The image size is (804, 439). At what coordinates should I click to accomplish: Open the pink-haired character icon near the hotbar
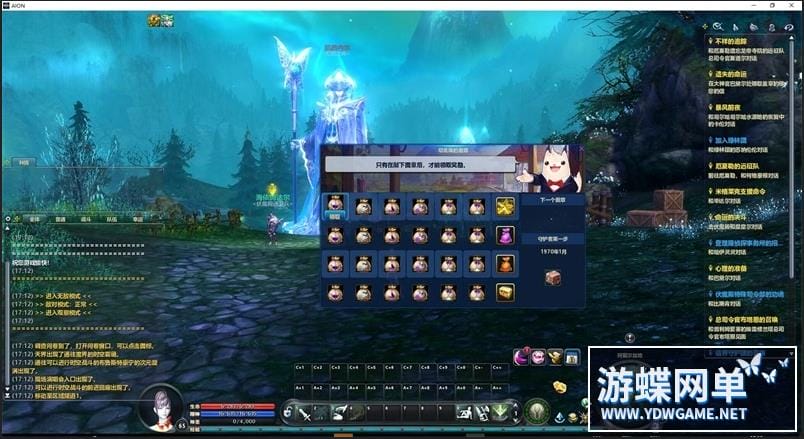pos(539,357)
